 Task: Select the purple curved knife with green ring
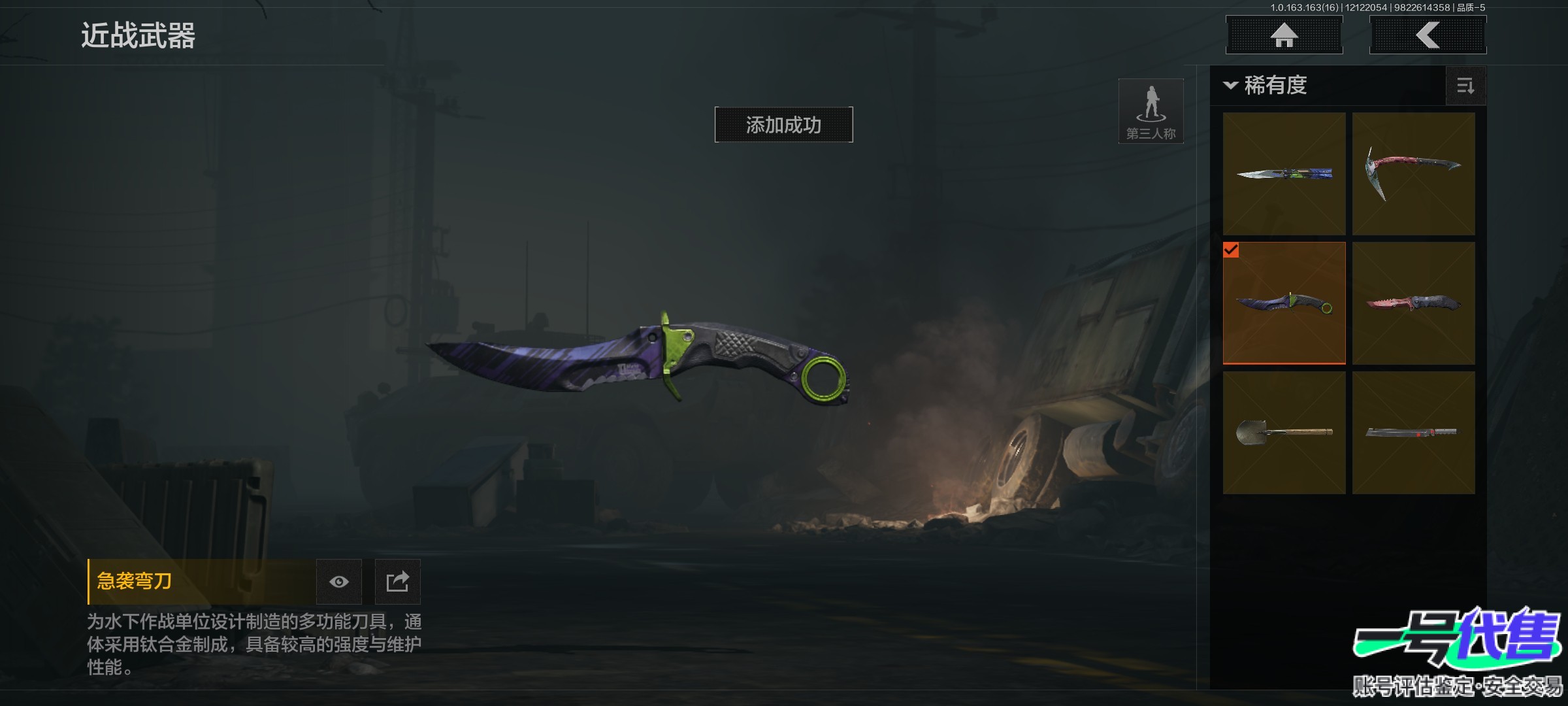[x=1284, y=303]
